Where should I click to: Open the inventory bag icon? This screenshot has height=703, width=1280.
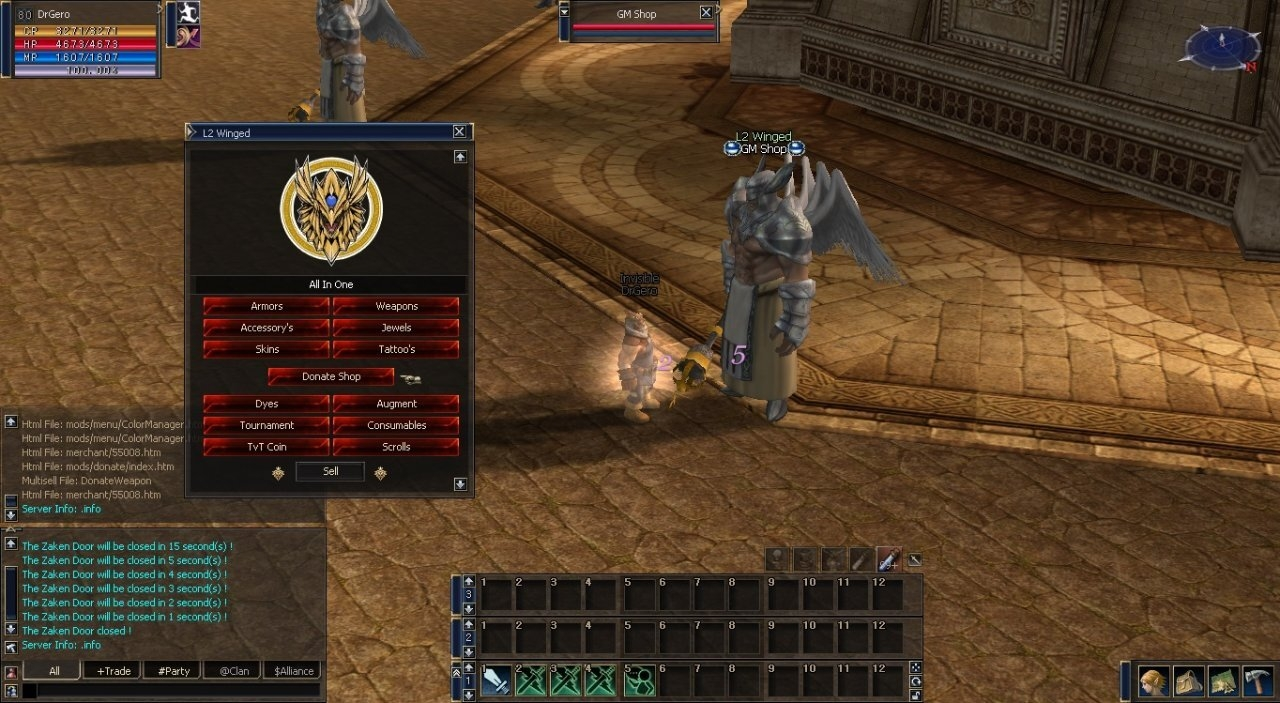pyautogui.click(x=1189, y=682)
